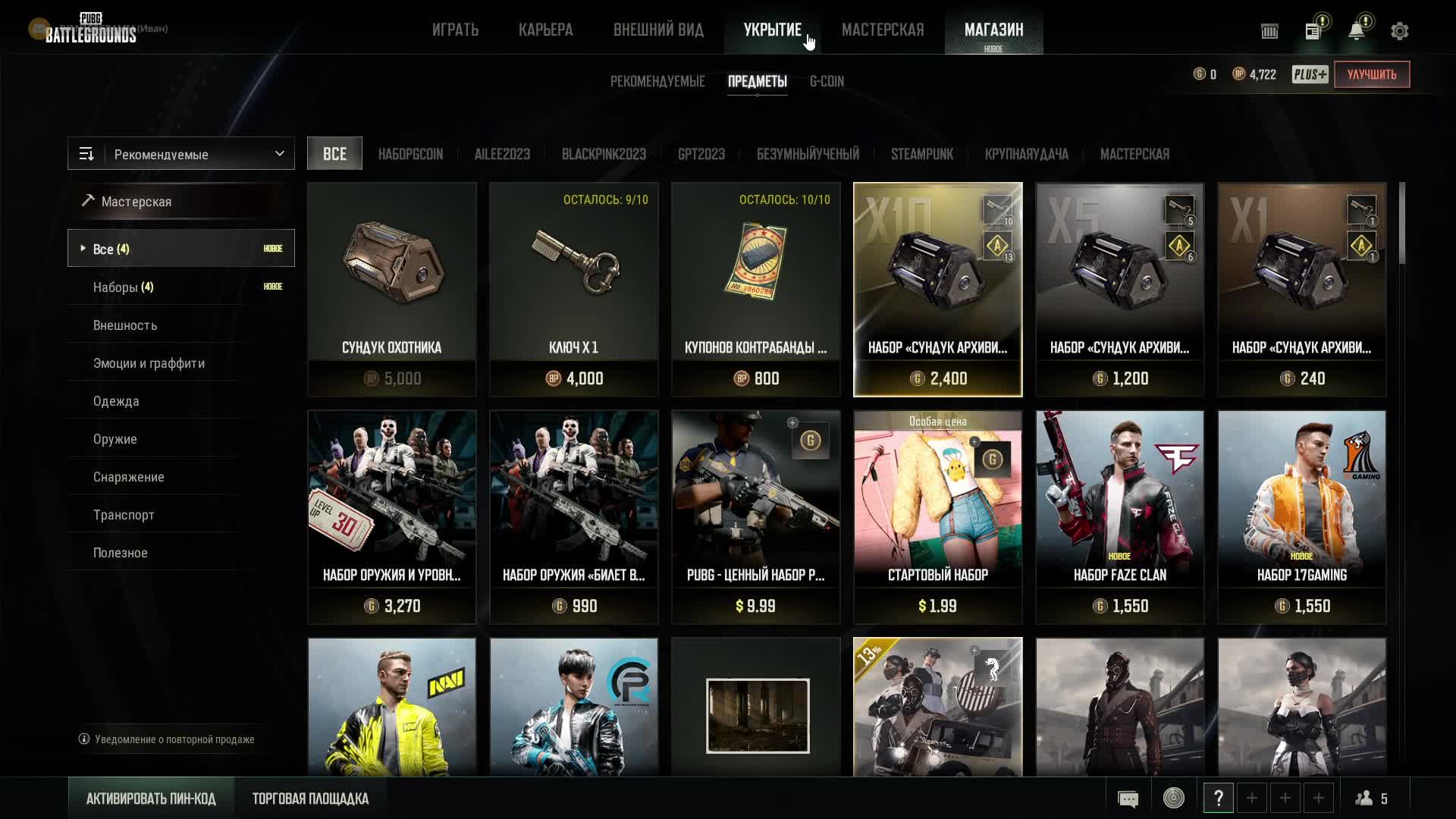Activate the Активировать пин-код button
The height and width of the screenshot is (819, 1456).
pos(151,799)
